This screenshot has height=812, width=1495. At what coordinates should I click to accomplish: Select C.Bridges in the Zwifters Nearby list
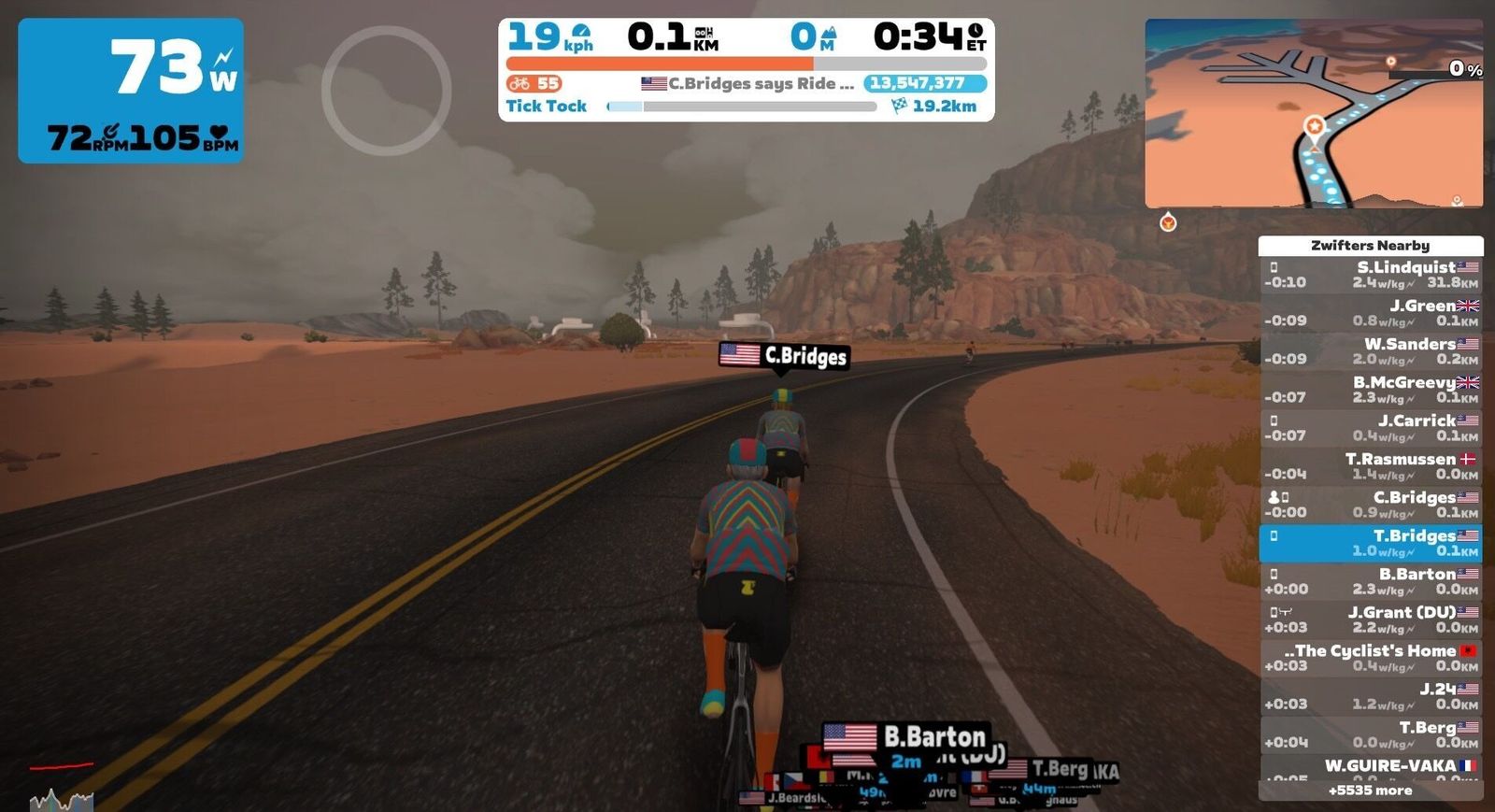click(1370, 505)
